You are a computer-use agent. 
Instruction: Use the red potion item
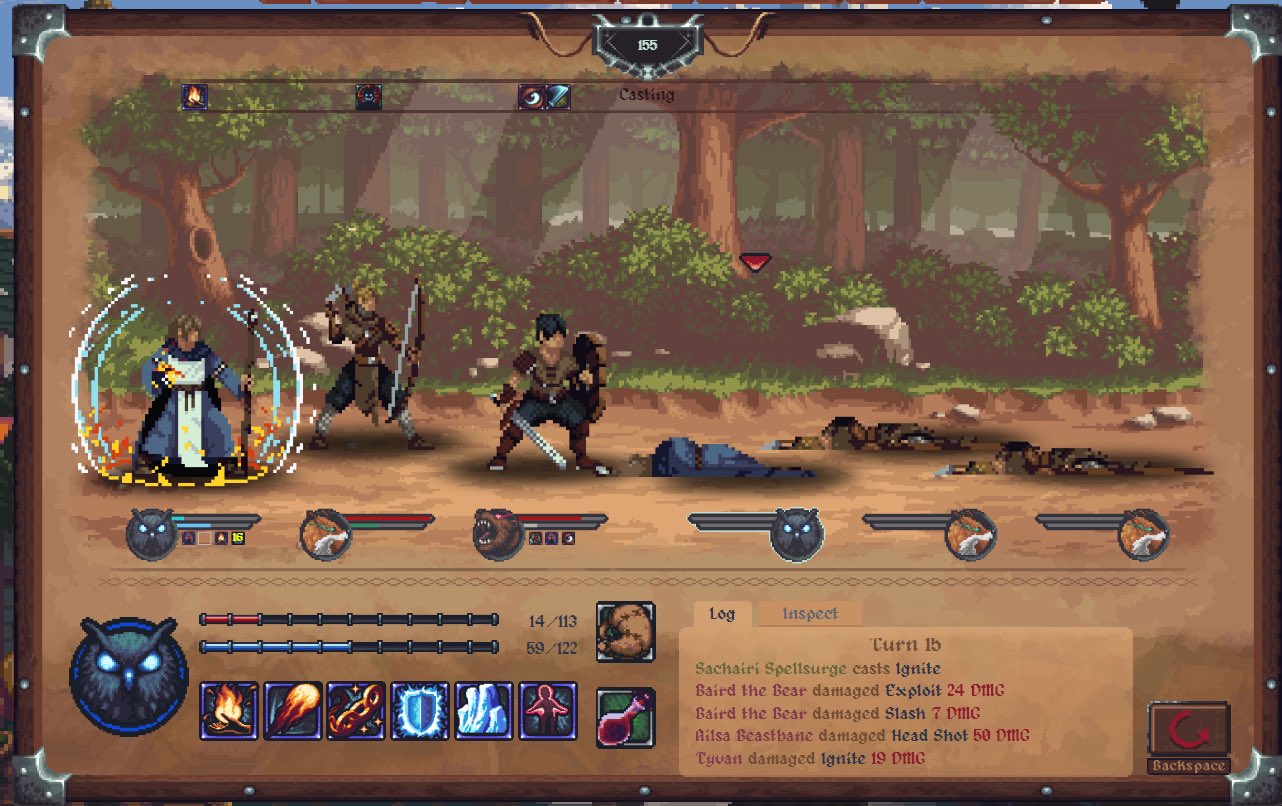point(626,717)
